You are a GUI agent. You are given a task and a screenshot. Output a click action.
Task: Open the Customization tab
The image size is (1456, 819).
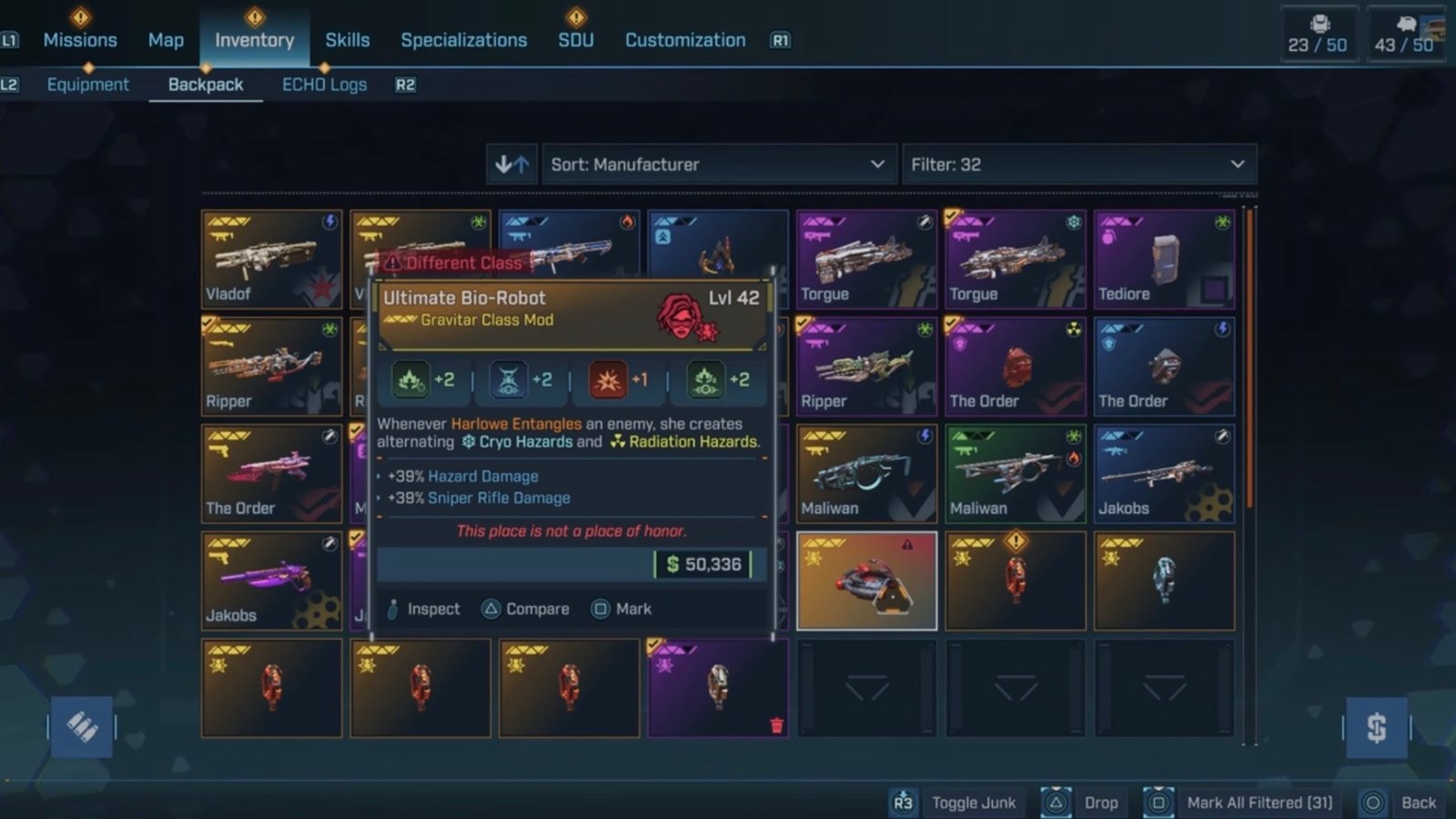click(x=685, y=40)
